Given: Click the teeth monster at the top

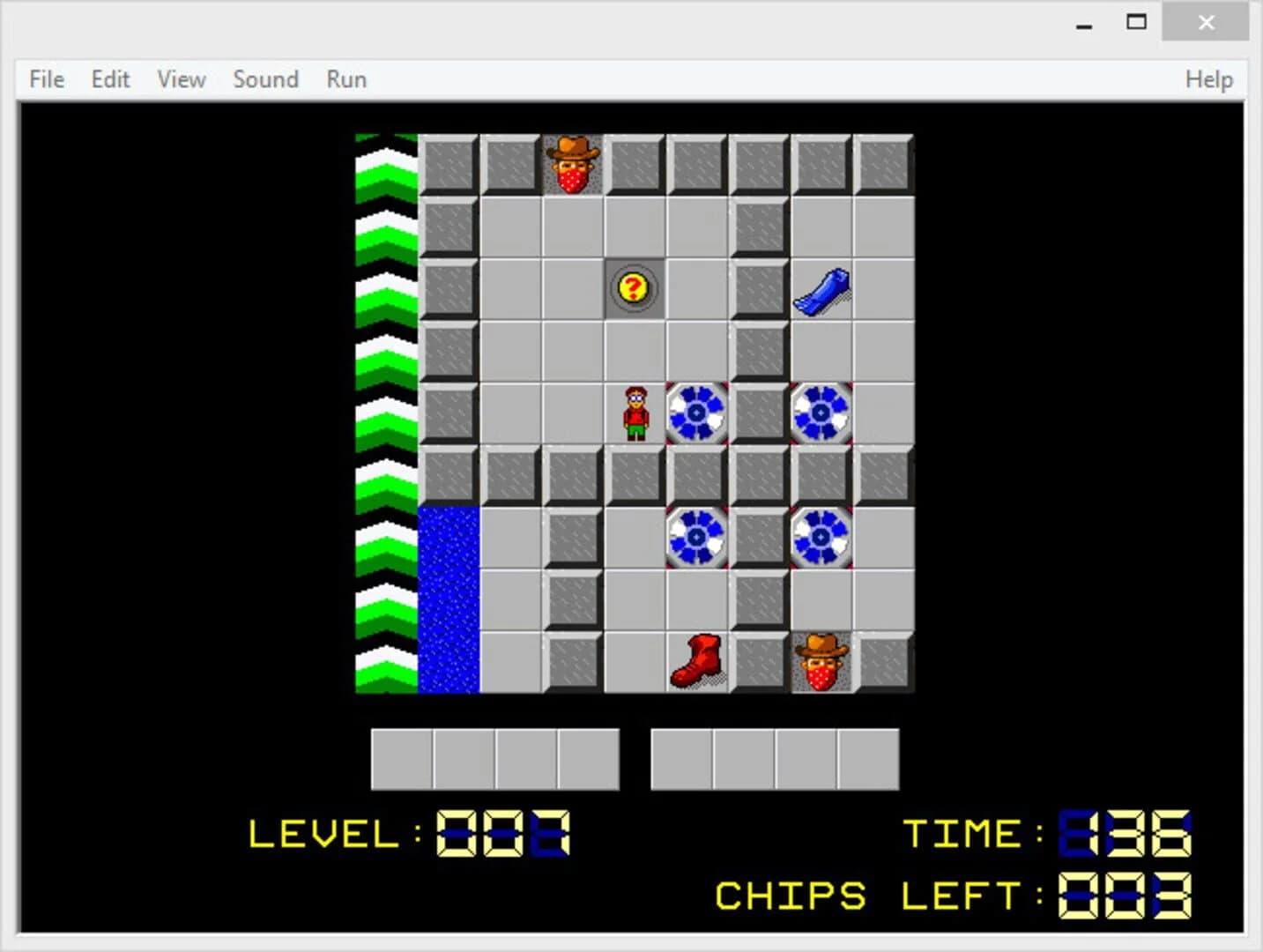Looking at the screenshot, I should pos(573,167).
